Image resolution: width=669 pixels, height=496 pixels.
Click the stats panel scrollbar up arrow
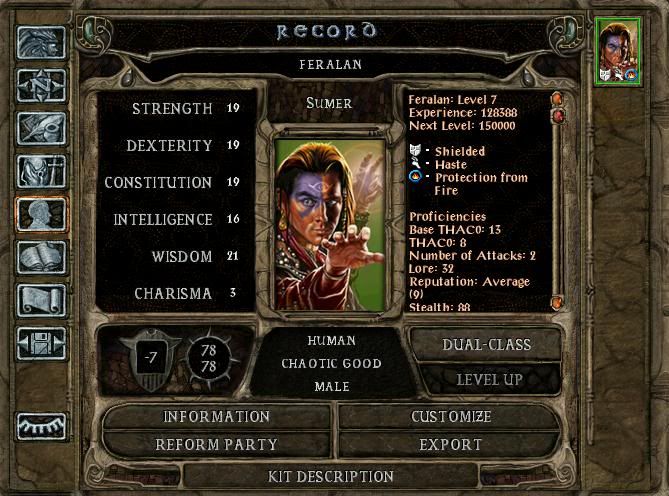click(x=557, y=100)
